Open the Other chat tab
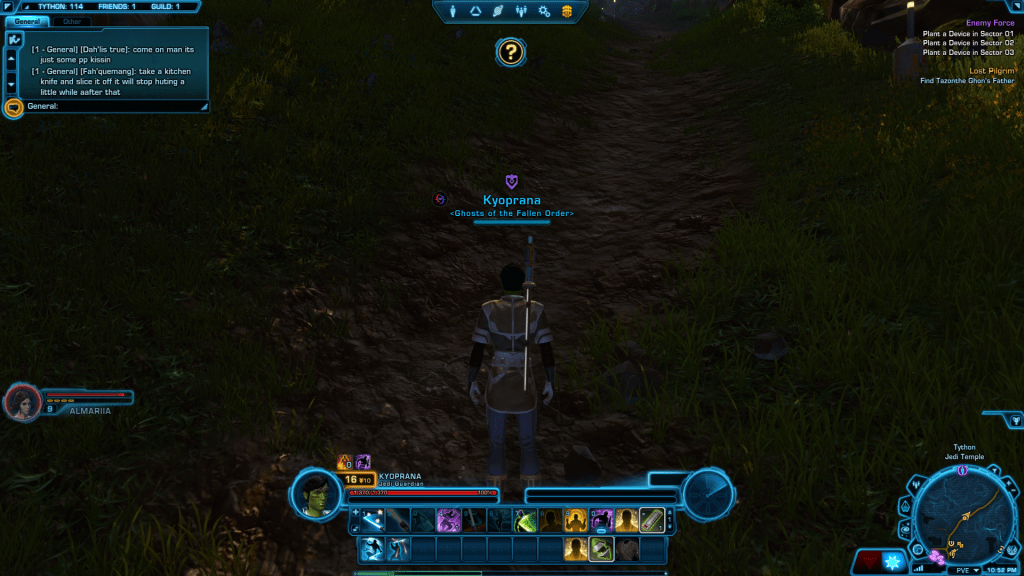This screenshot has width=1024, height=576. click(x=72, y=21)
